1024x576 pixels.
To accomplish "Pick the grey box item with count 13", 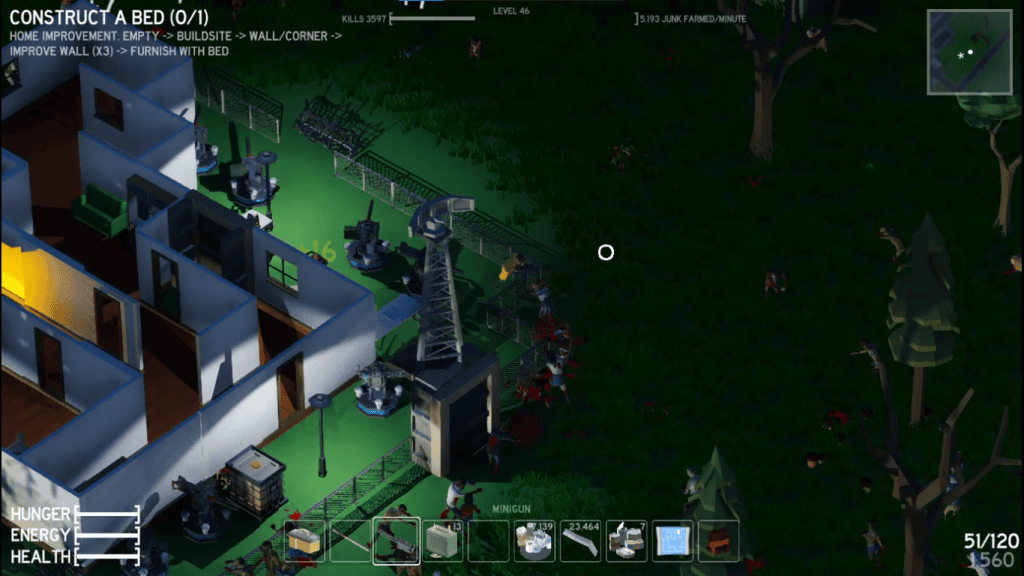I will tap(442, 541).
